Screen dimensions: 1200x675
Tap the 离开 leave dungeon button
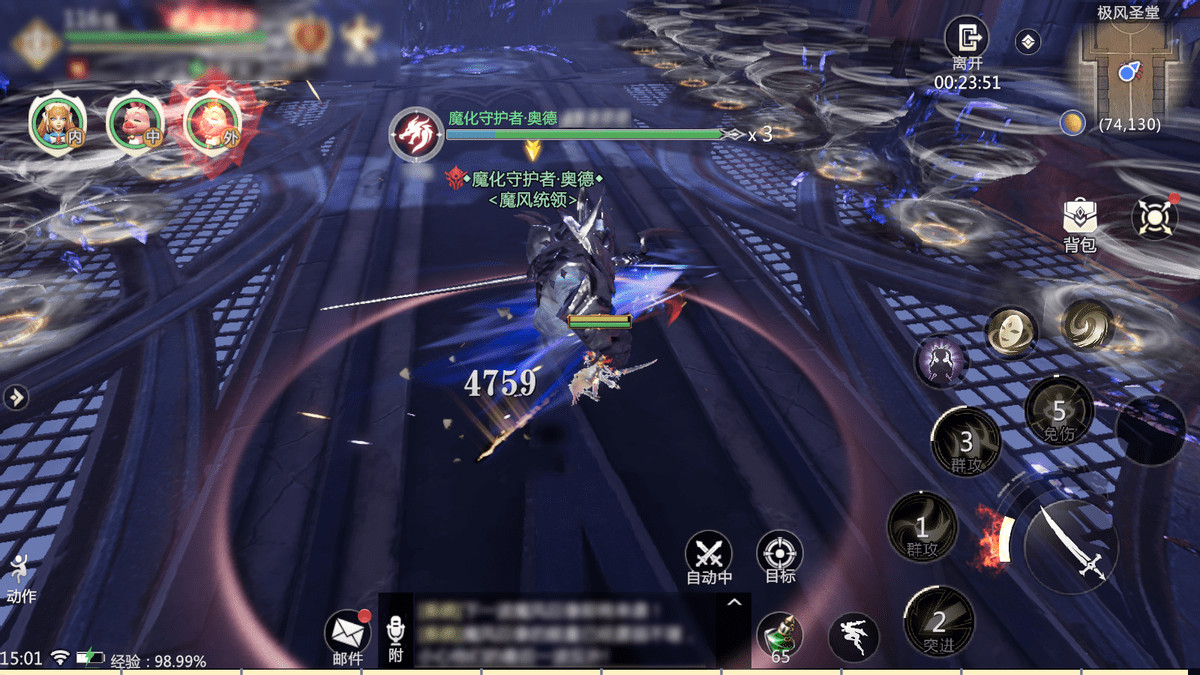click(x=966, y=40)
